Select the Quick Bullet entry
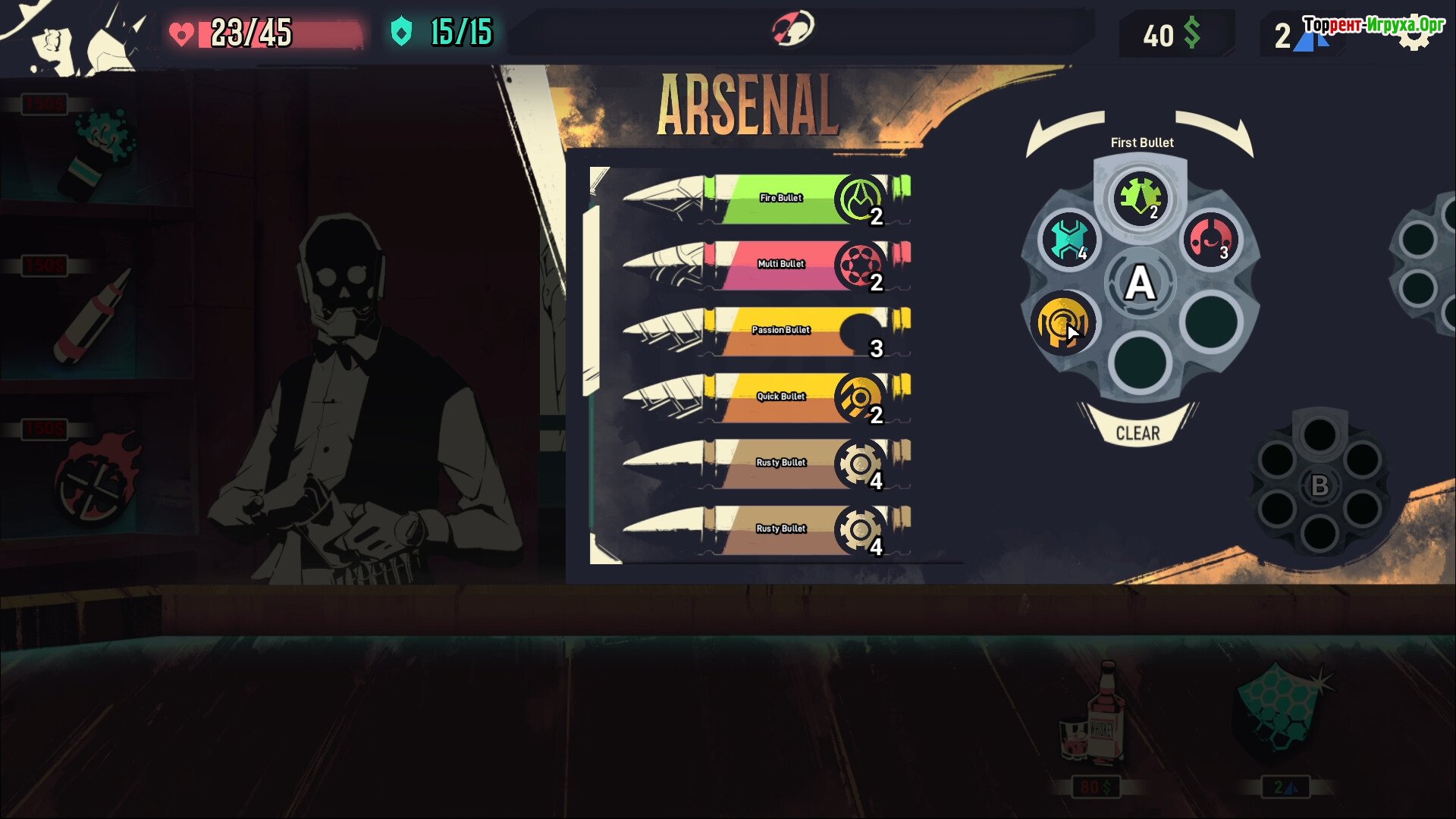Screen dimensions: 1456x819 coord(766,397)
